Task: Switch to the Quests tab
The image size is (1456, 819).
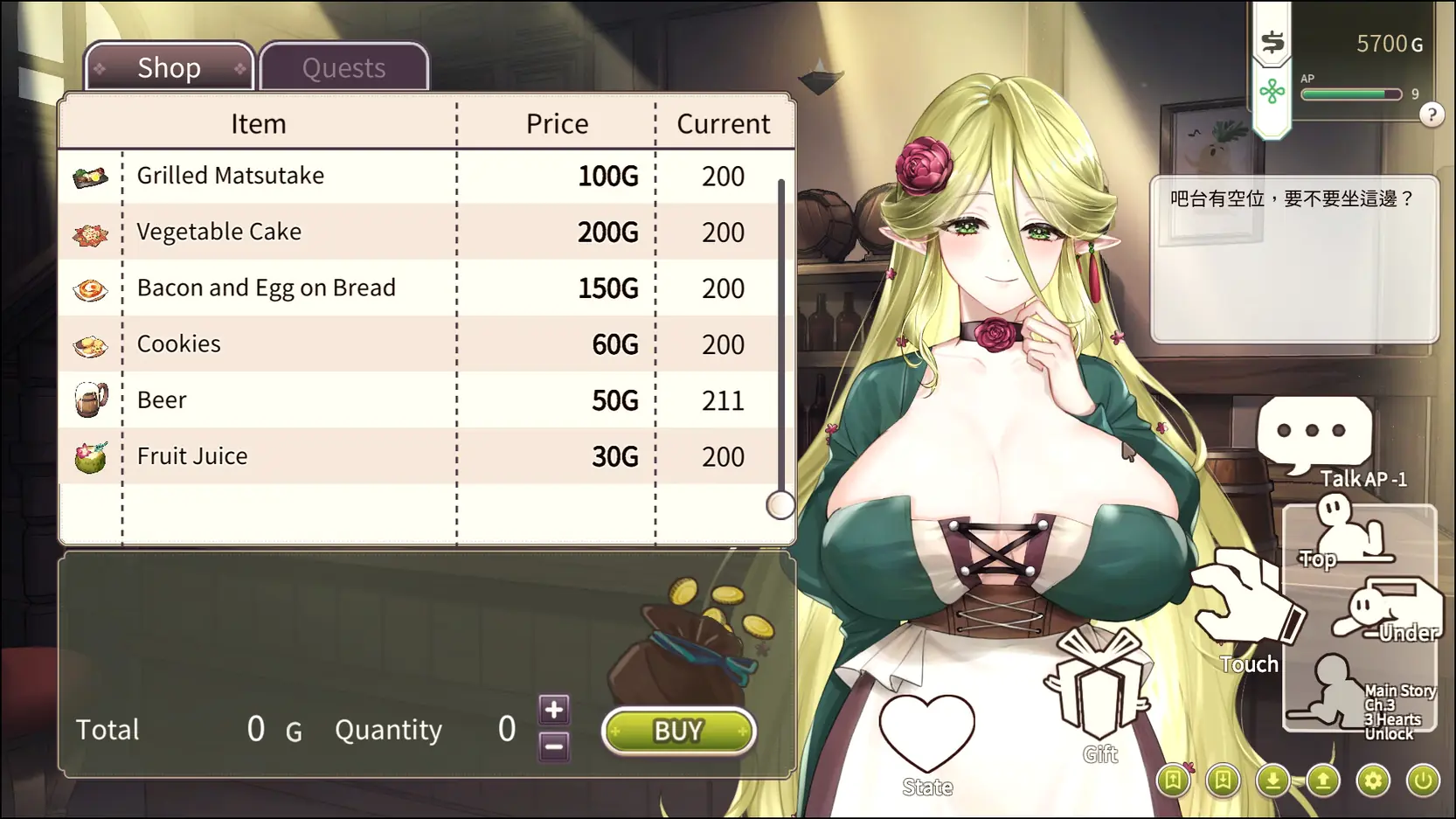Action: [x=343, y=67]
